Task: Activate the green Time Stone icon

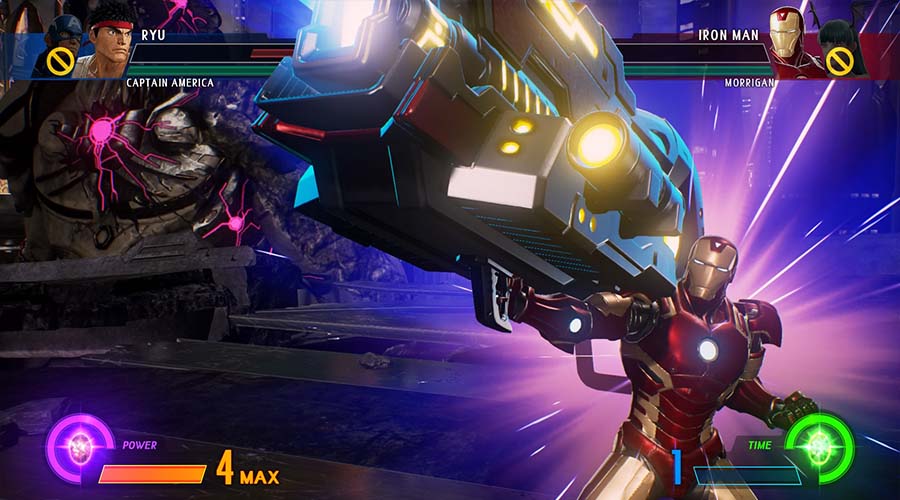Action: pyautogui.click(x=820, y=445)
